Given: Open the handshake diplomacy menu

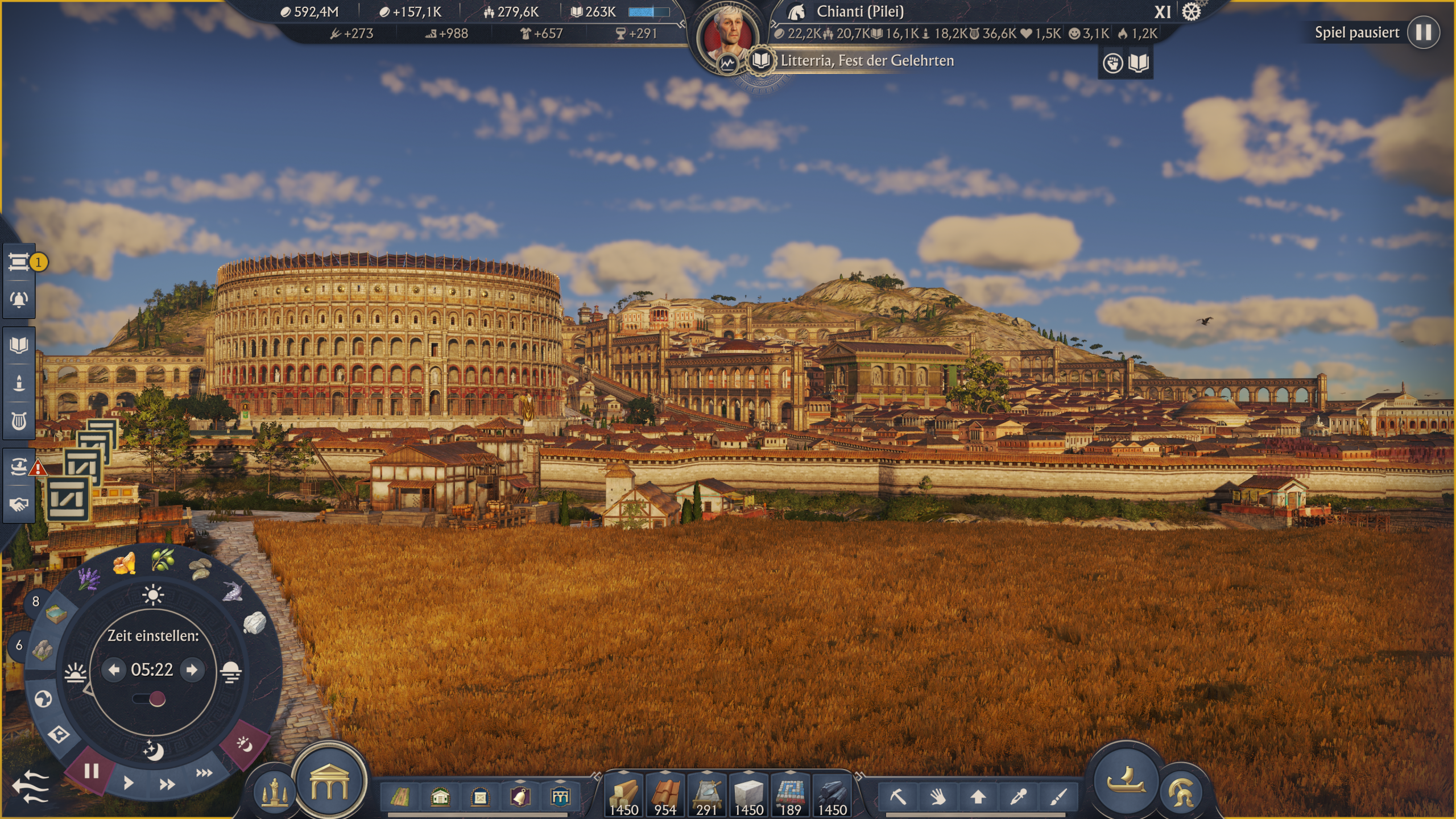Looking at the screenshot, I should point(19,504).
